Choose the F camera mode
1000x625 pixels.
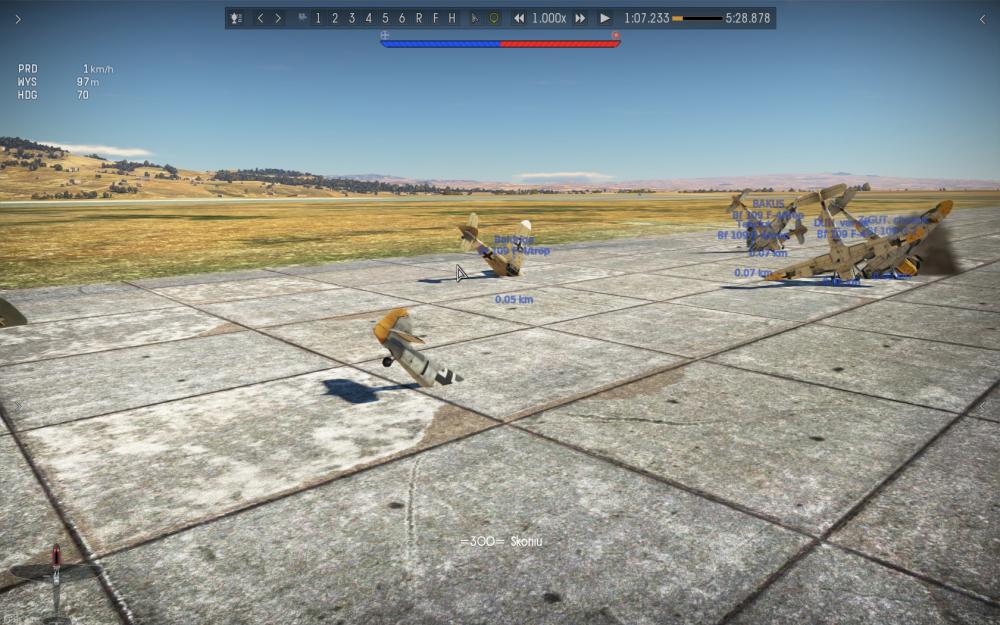(436, 18)
